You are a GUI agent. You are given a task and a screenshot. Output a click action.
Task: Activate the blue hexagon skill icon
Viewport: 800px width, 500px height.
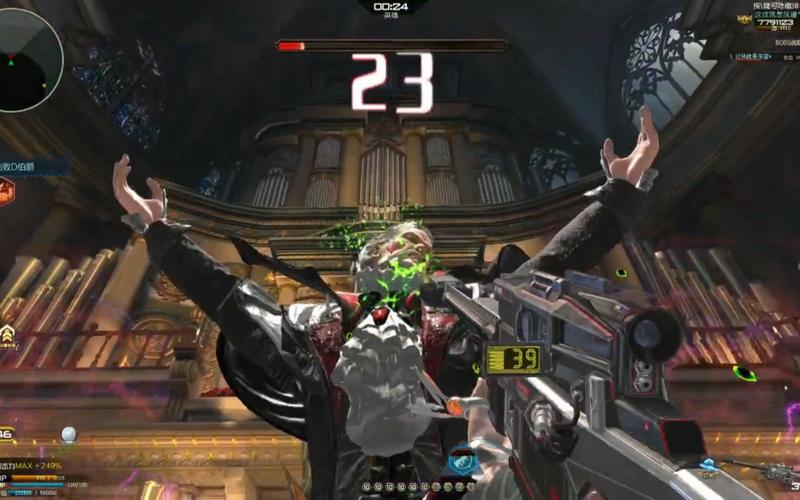pyautogui.click(x=461, y=463)
